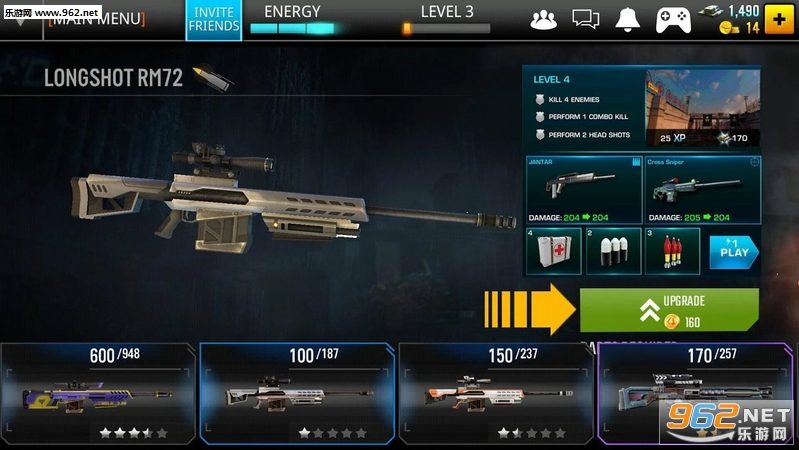799x450 pixels.
Task: Tap the Invite Friends button
Action: pyautogui.click(x=213, y=19)
